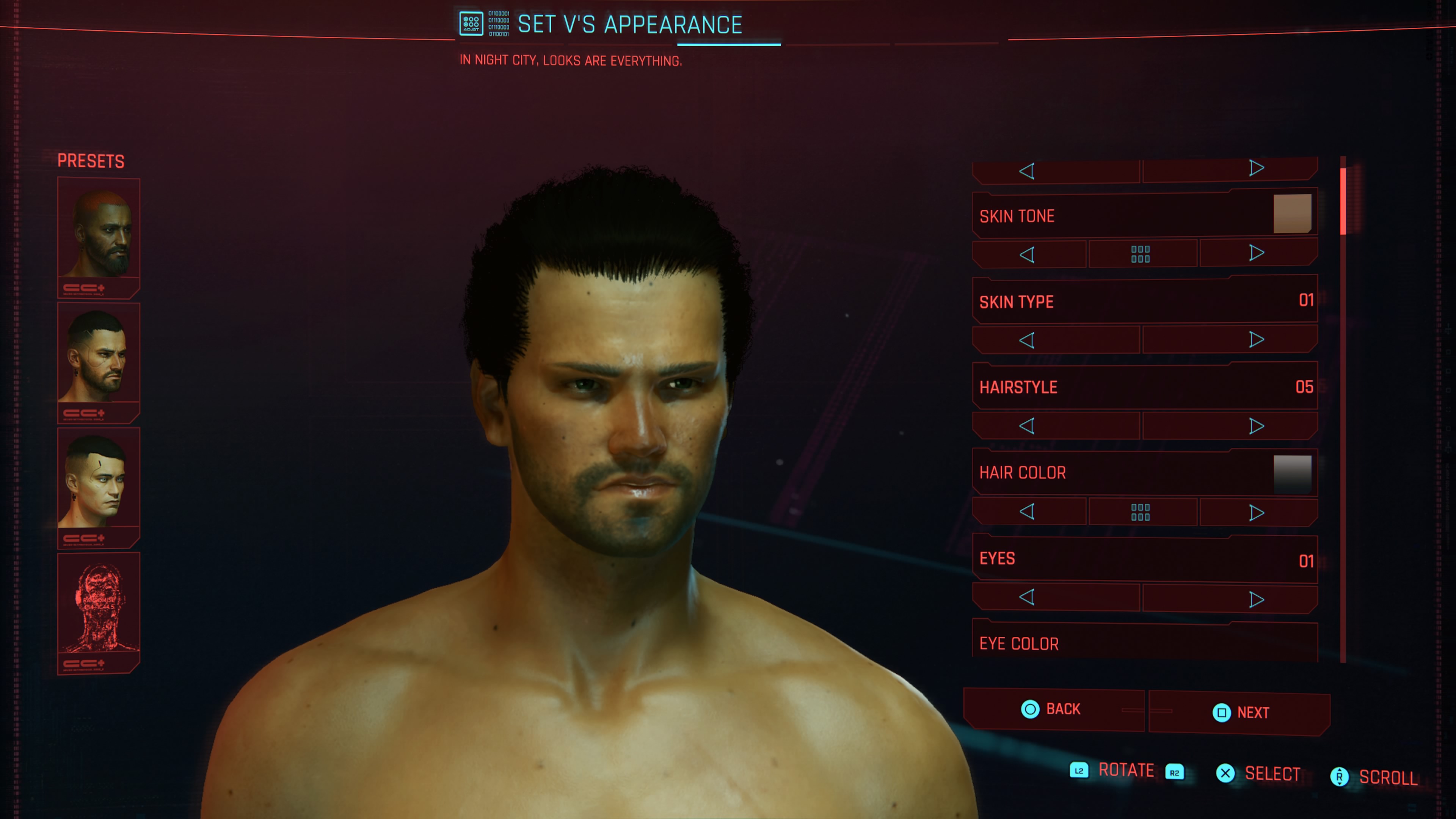Screen dimensions: 1456x819
Task: Switch to previous skin type
Action: pos(1028,340)
